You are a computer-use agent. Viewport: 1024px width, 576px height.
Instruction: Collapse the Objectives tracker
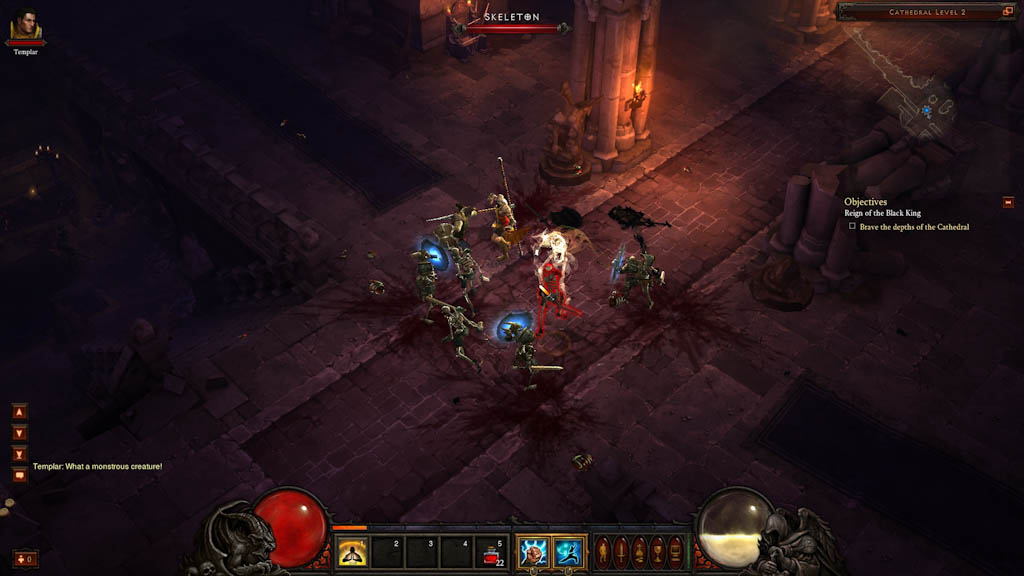(x=1008, y=202)
